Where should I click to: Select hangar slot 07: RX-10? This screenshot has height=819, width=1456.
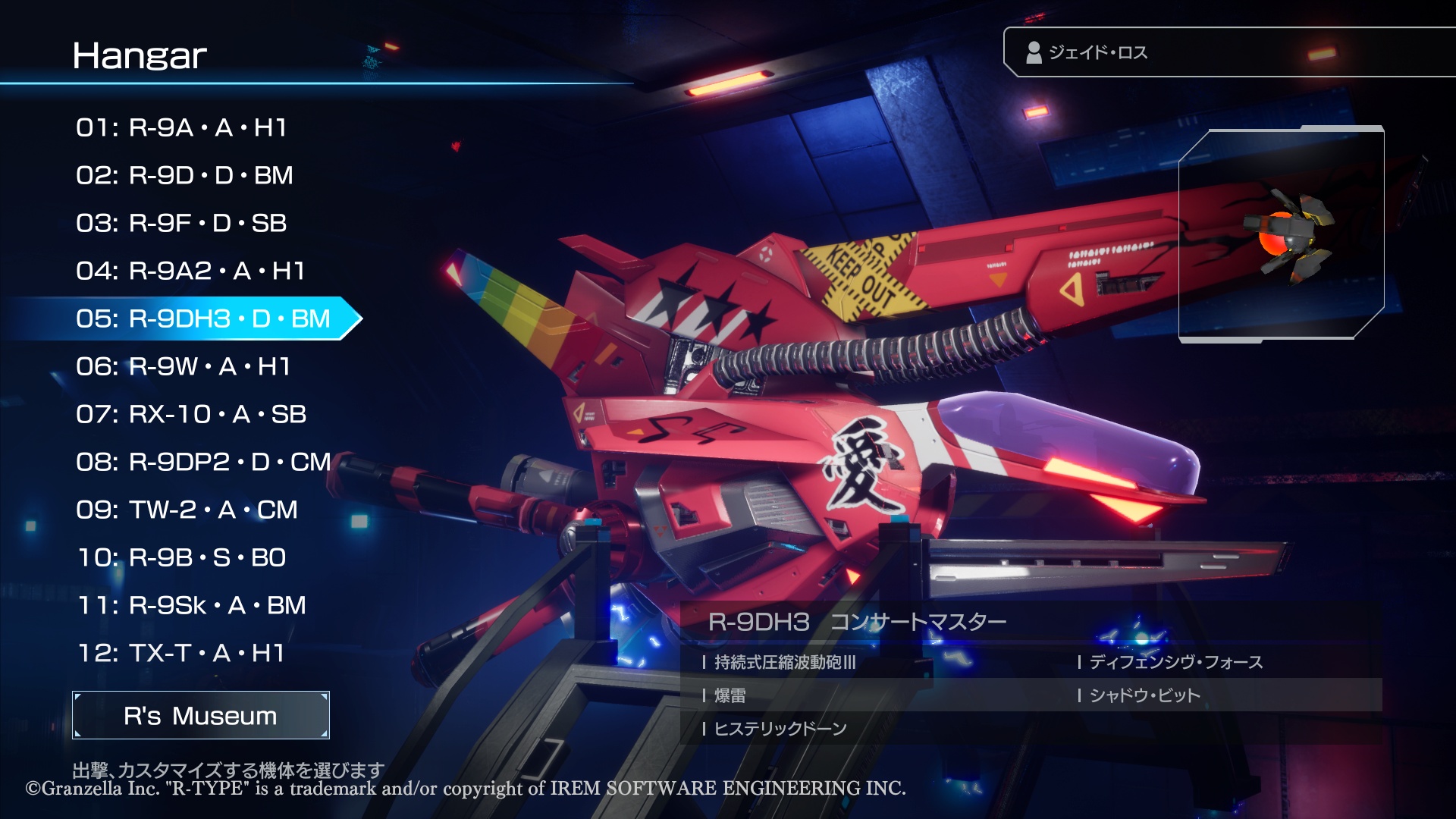click(191, 414)
